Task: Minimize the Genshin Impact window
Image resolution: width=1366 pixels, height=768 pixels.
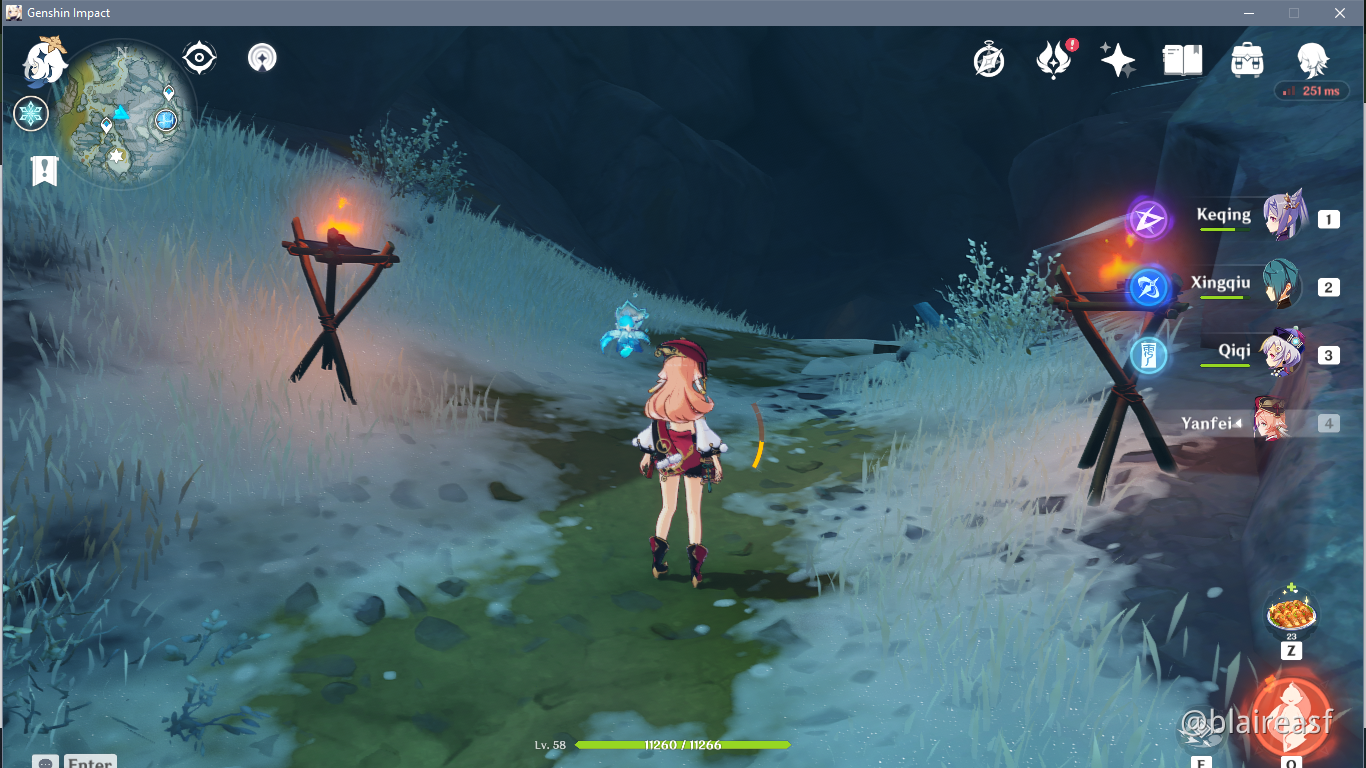Action: pyautogui.click(x=1249, y=13)
